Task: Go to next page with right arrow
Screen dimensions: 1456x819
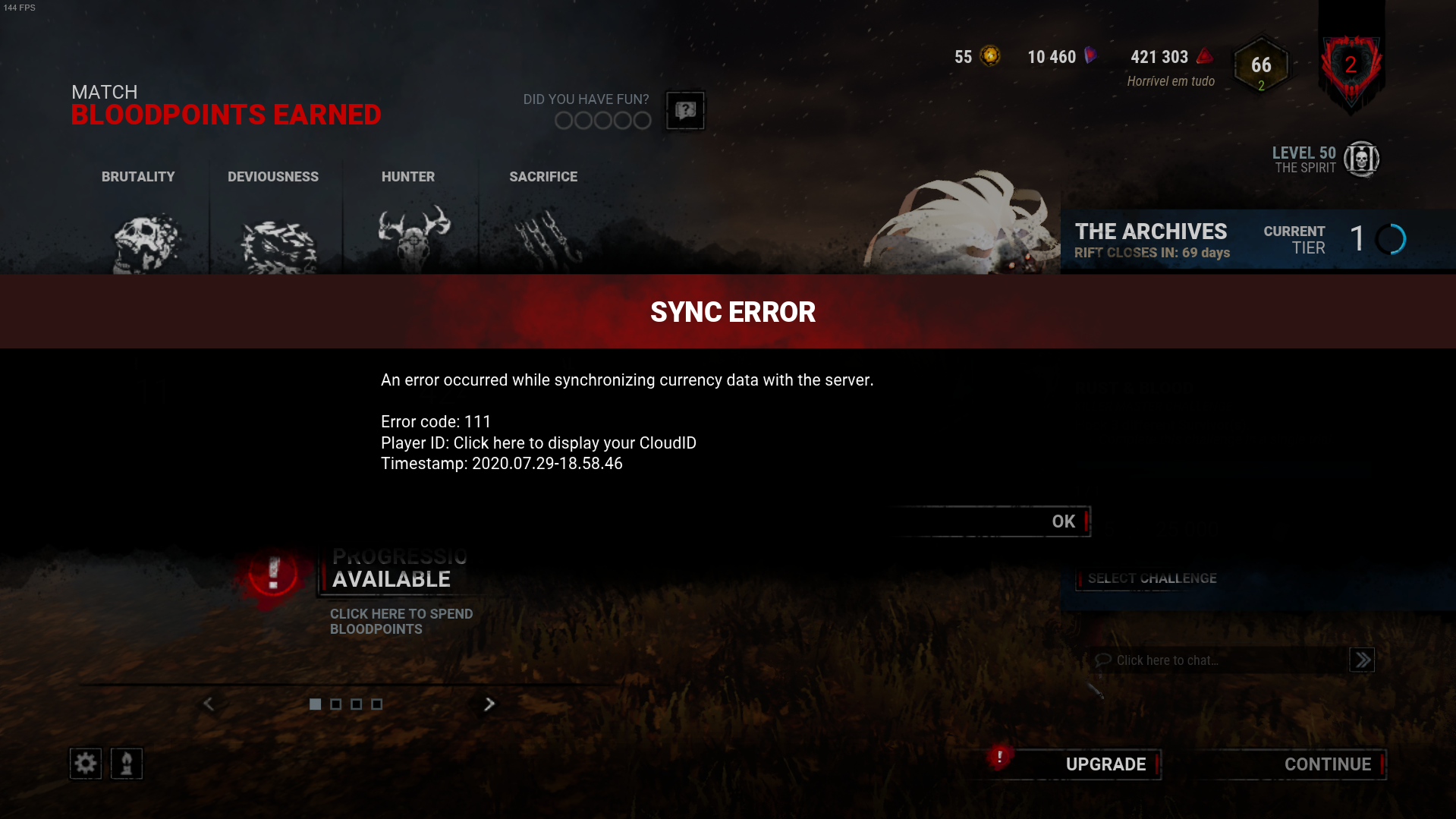Action: 489,704
